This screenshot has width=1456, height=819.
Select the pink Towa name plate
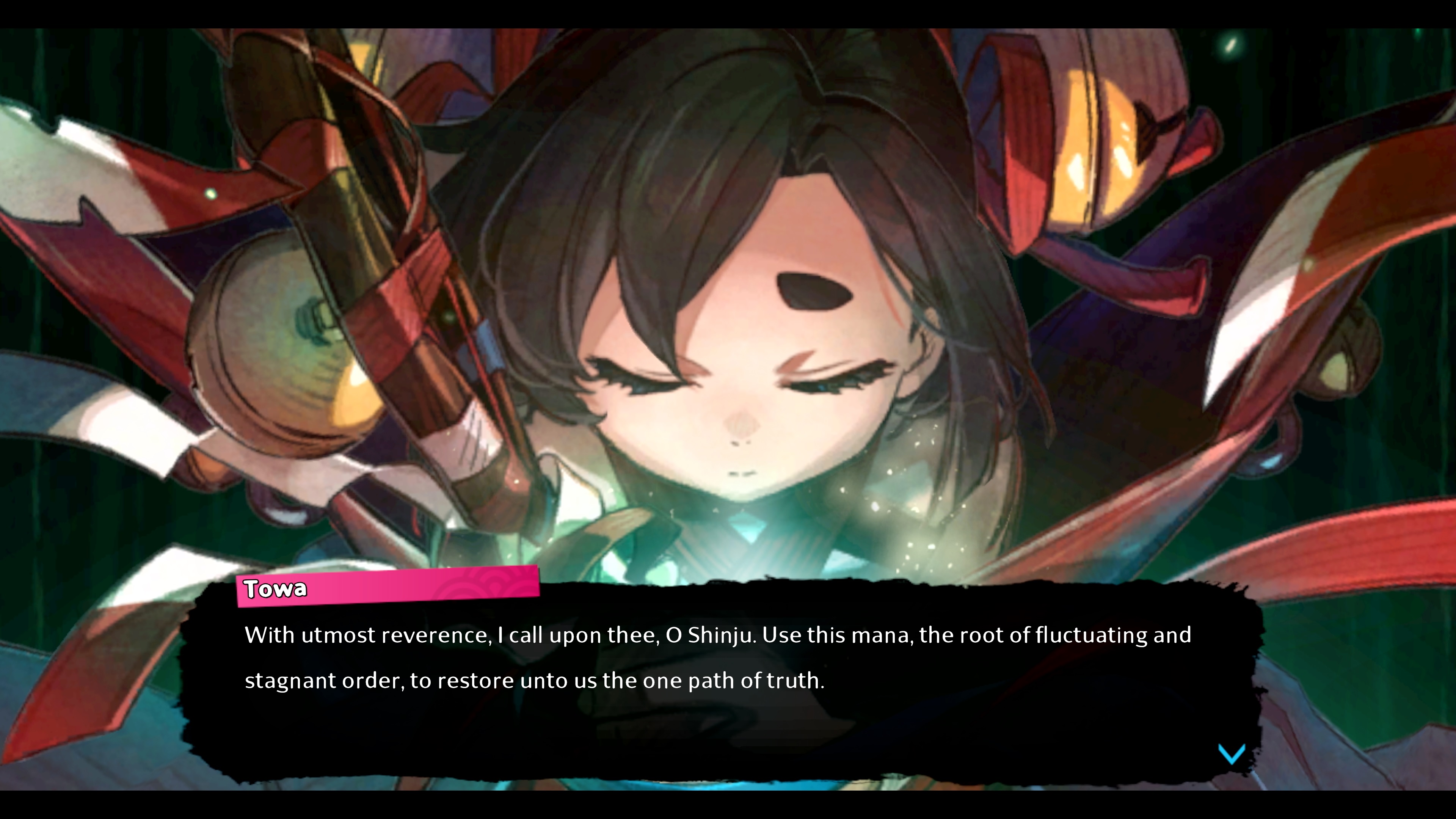274,588
